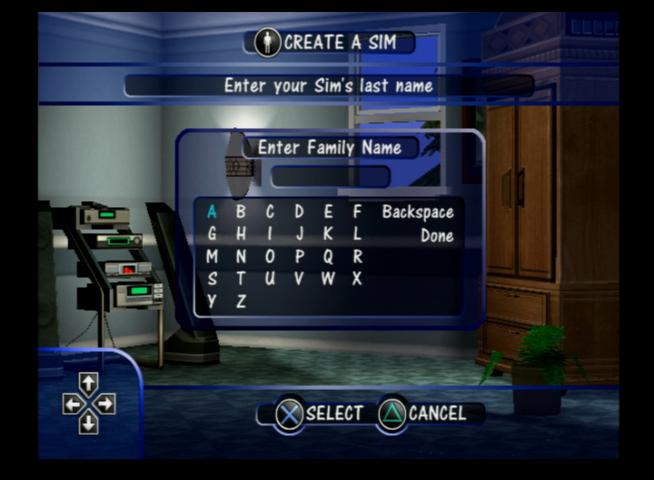Select the letter D key
654x480 pixels.
click(299, 211)
